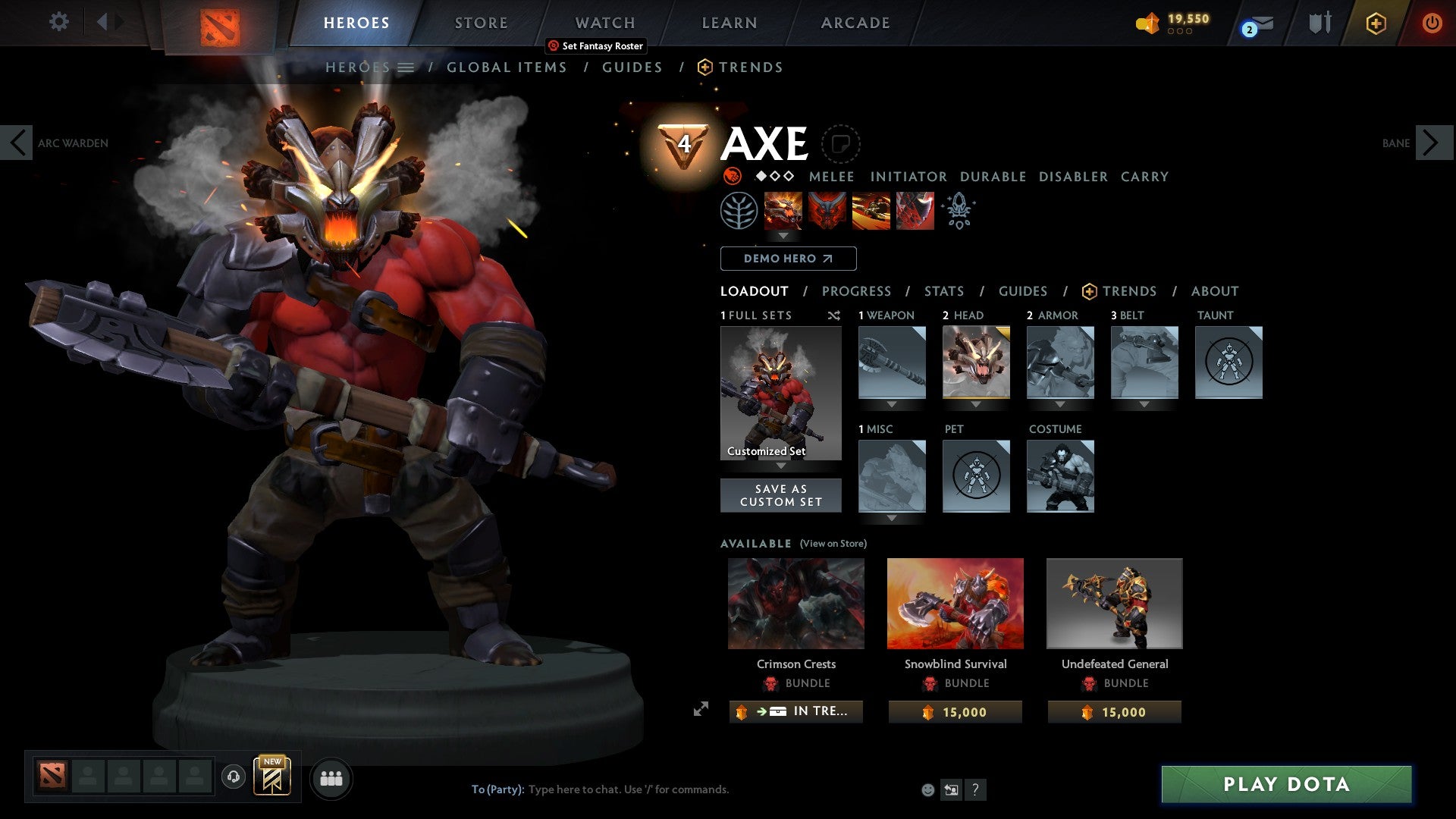This screenshot has height=819, width=1456.
Task: Expand the arrow under the Misc slot
Action: 892,518
